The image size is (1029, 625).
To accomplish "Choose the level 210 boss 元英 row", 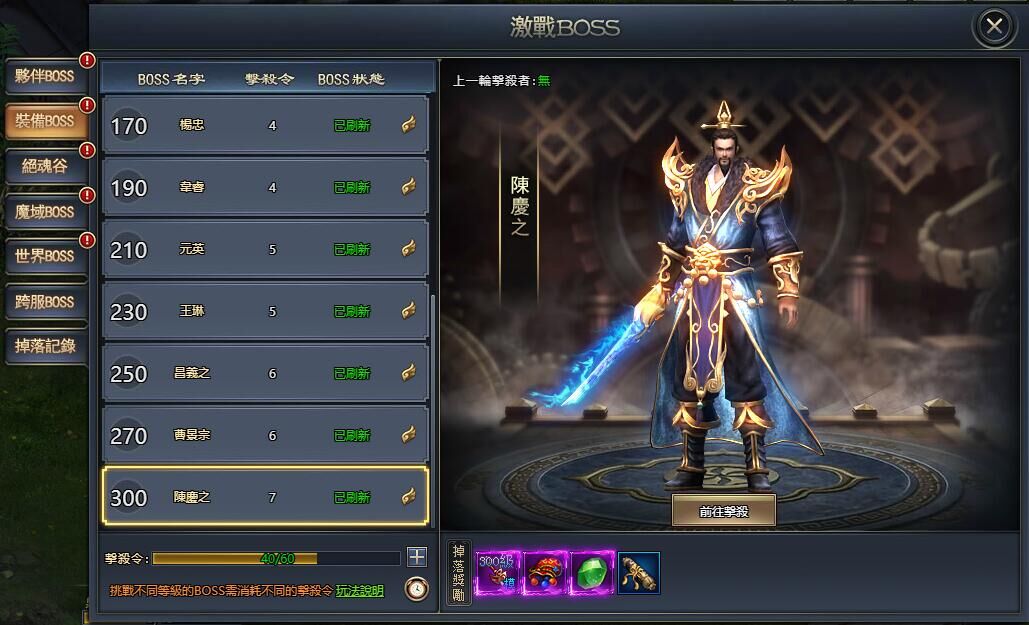I will point(265,249).
